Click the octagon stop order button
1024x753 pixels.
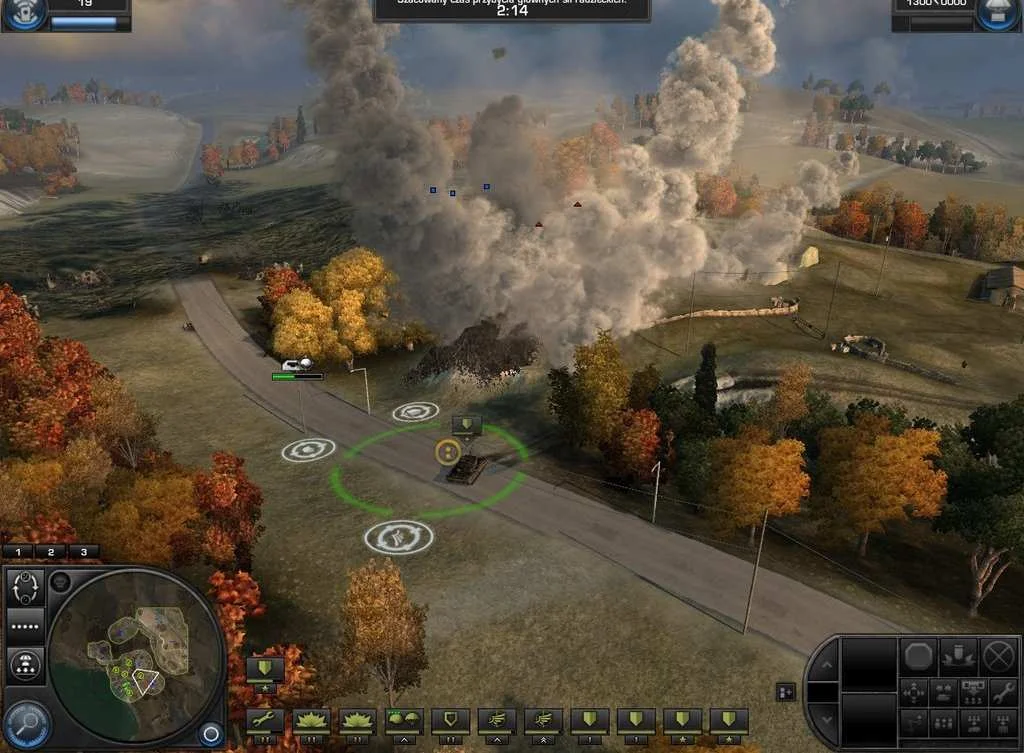920,657
